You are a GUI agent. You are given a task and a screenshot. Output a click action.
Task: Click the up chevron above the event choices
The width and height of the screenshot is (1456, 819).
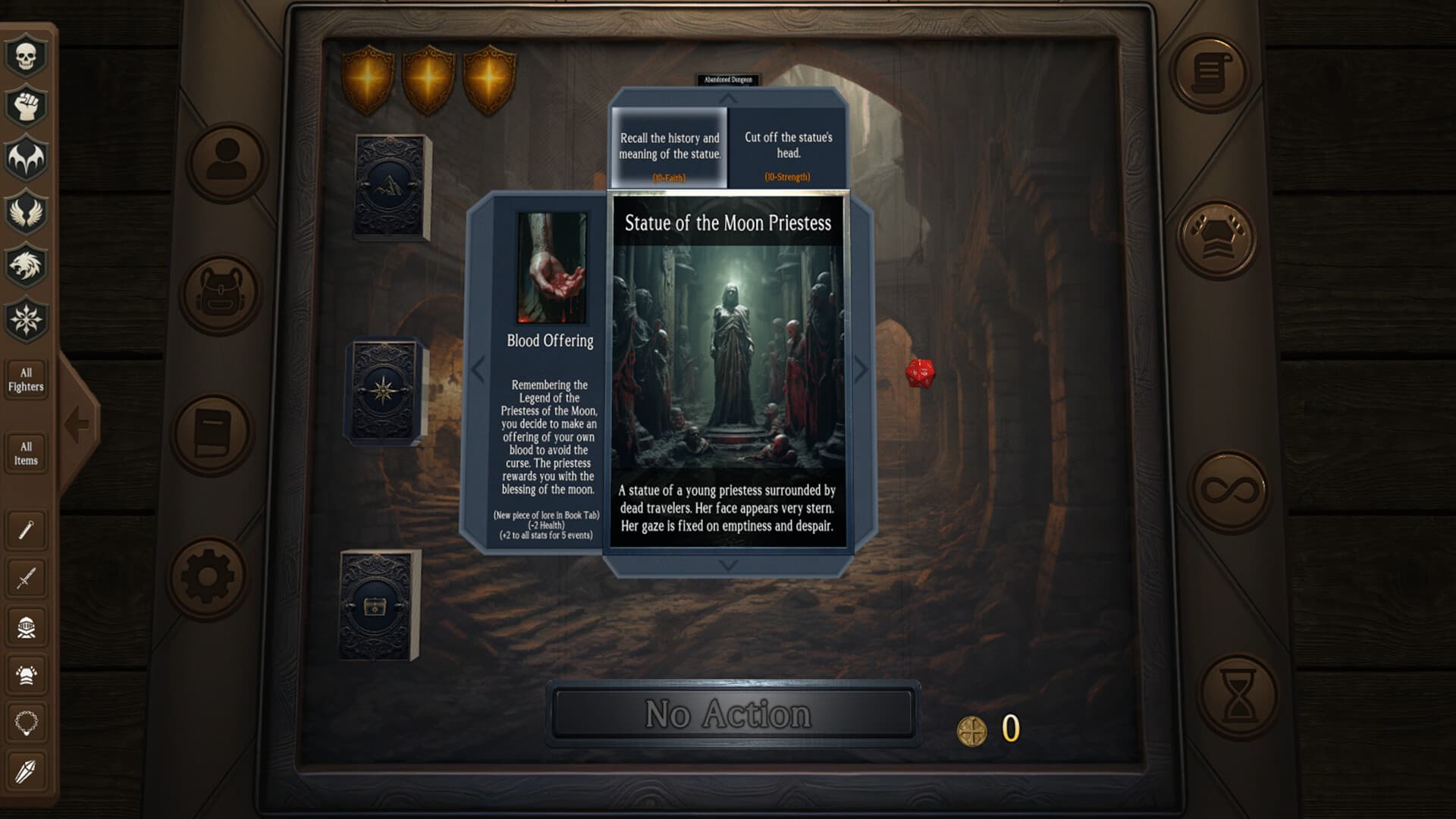point(728,97)
